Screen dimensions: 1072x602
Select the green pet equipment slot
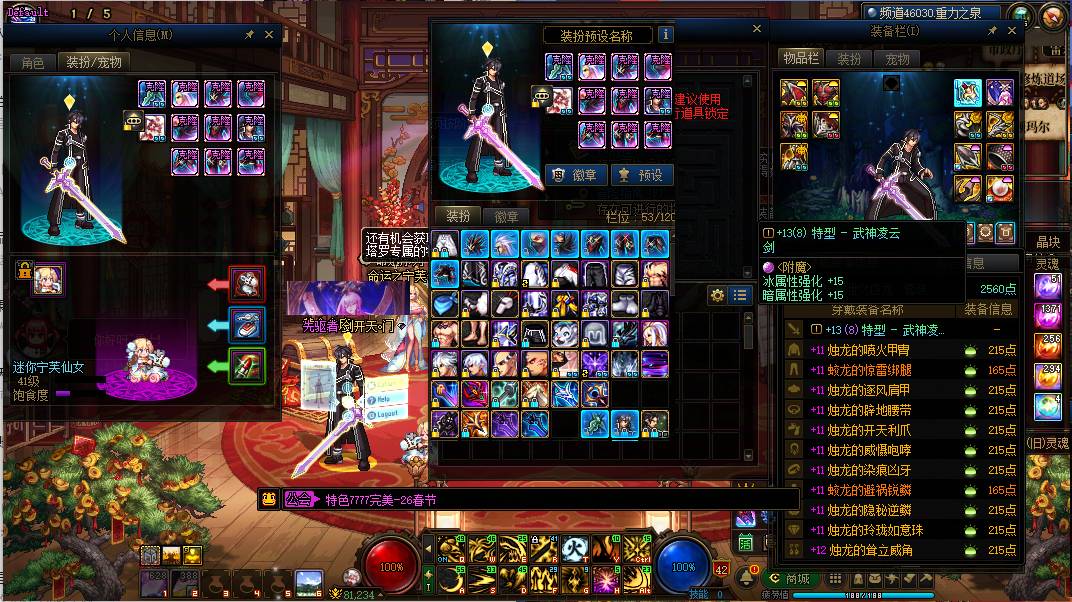(x=247, y=366)
